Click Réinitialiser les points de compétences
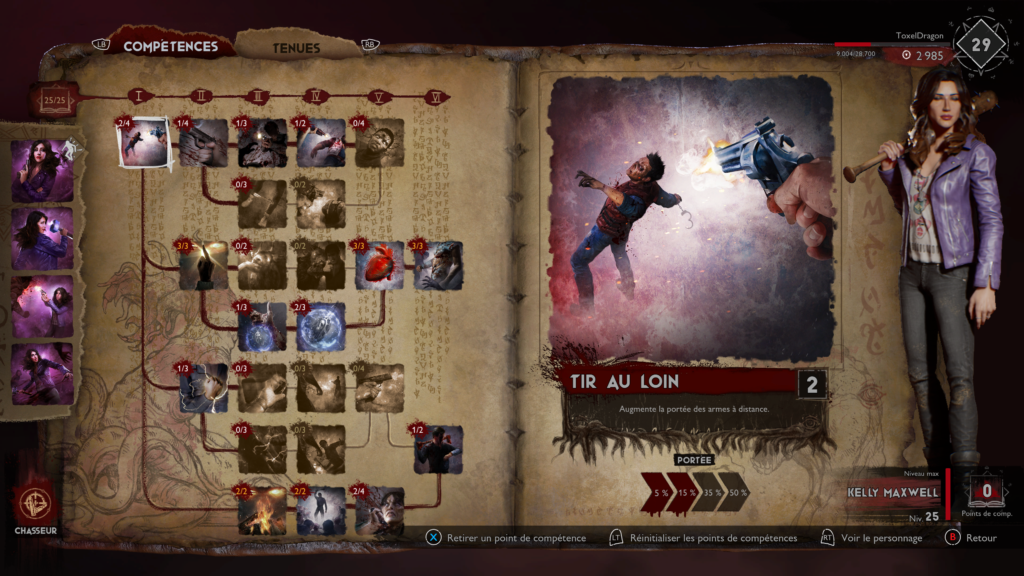 pos(712,538)
